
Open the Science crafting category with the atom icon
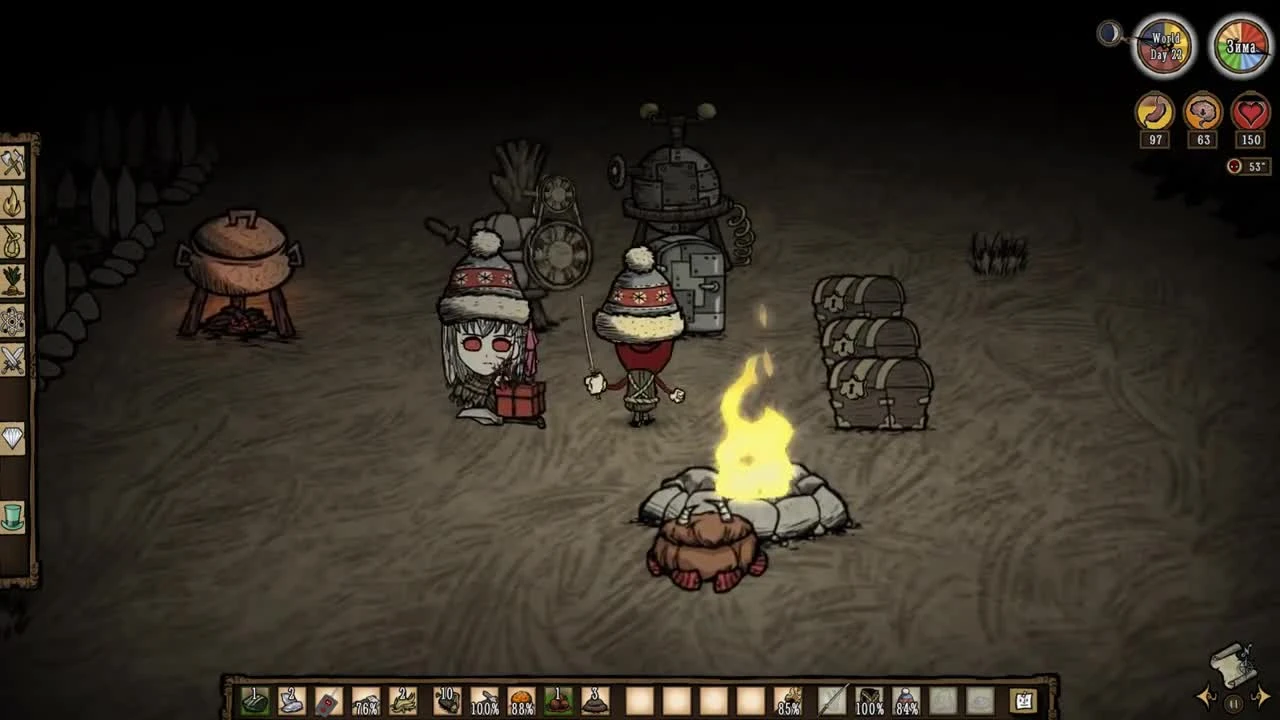(15, 322)
